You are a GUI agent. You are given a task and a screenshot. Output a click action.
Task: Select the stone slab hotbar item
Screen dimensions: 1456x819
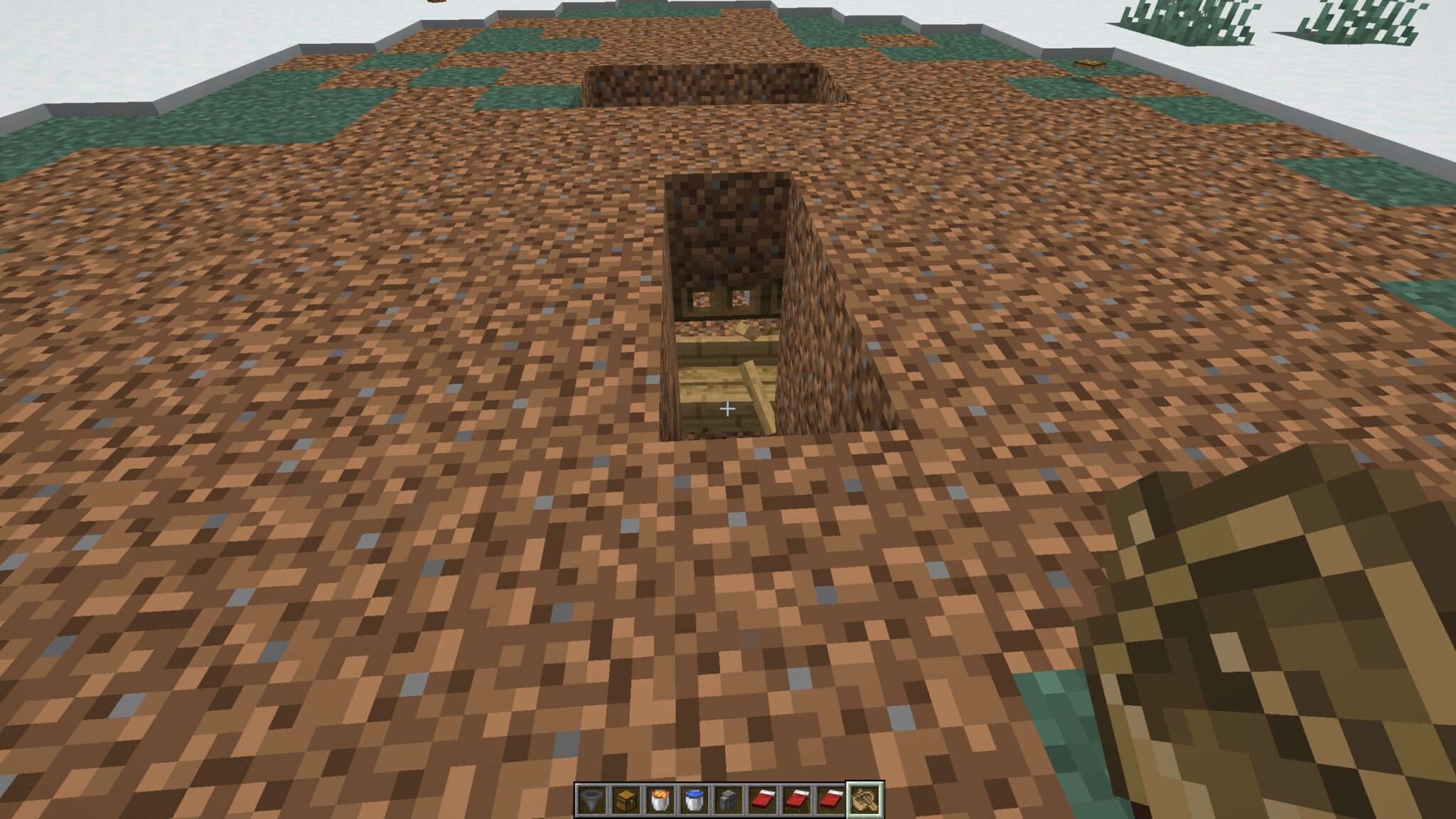point(729,798)
